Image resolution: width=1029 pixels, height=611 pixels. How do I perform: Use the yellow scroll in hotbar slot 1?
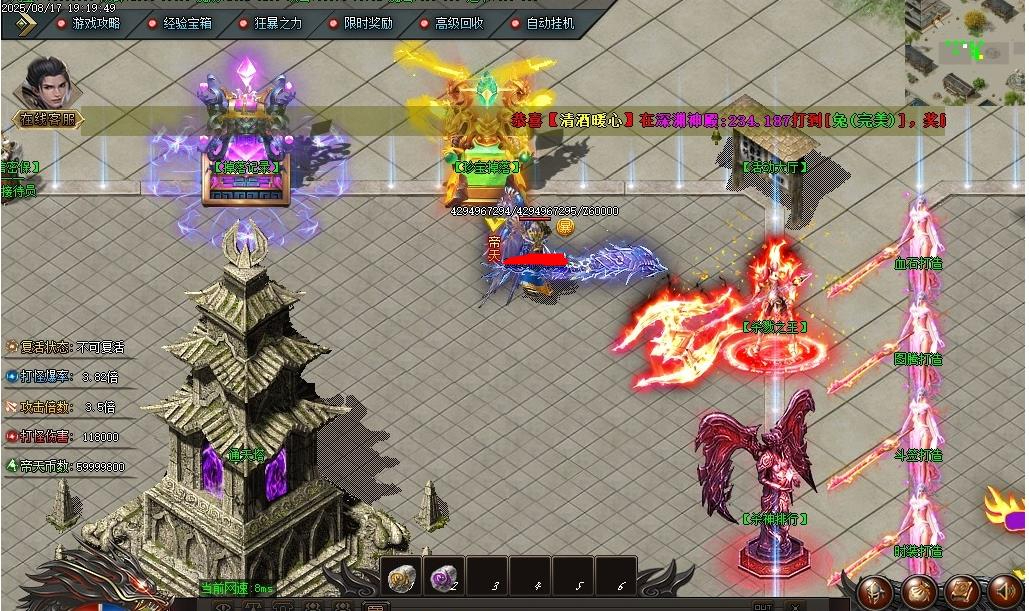pos(403,576)
